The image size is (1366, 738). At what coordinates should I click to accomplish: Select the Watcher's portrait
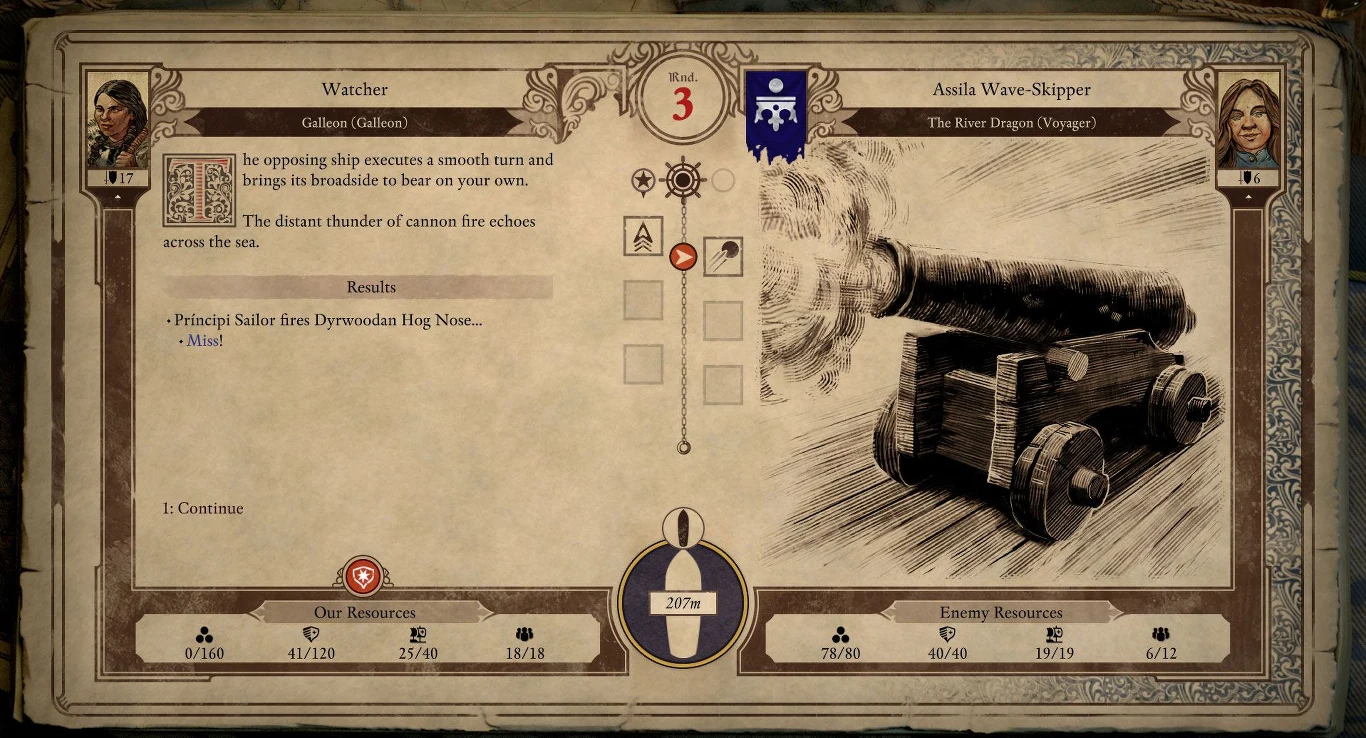point(118,118)
